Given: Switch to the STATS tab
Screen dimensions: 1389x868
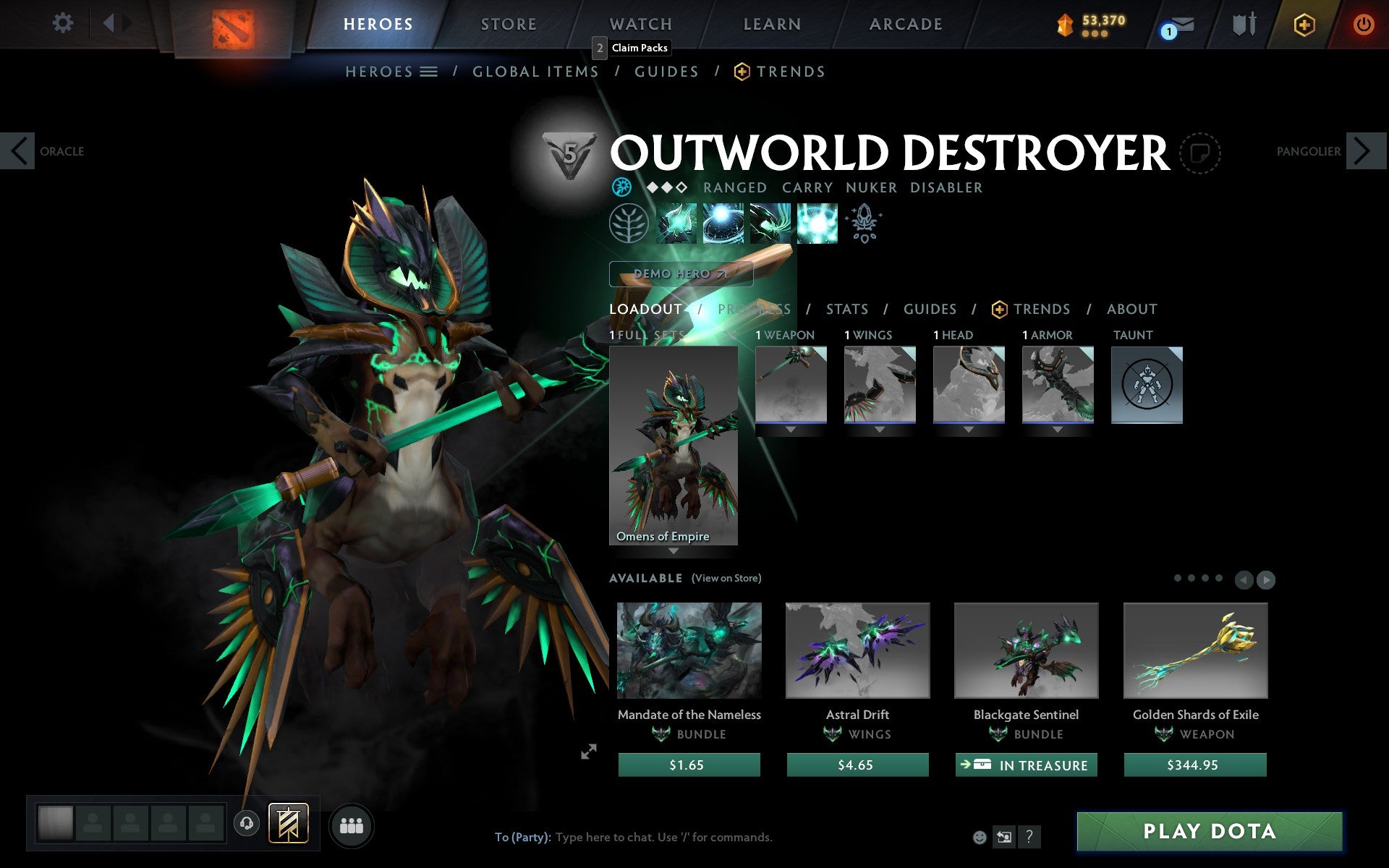Looking at the screenshot, I should 846,309.
